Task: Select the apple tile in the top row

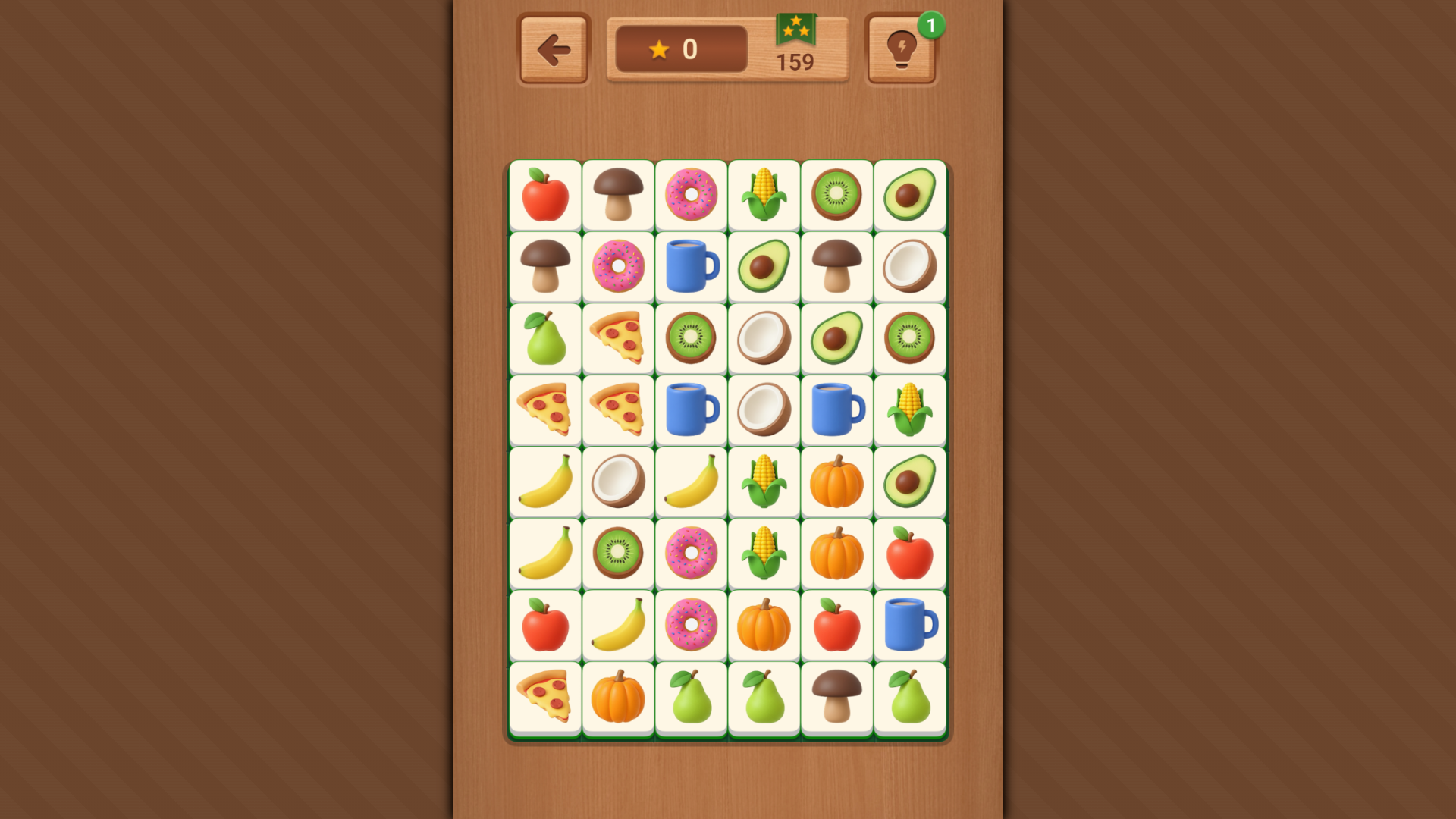Action: [x=544, y=196]
